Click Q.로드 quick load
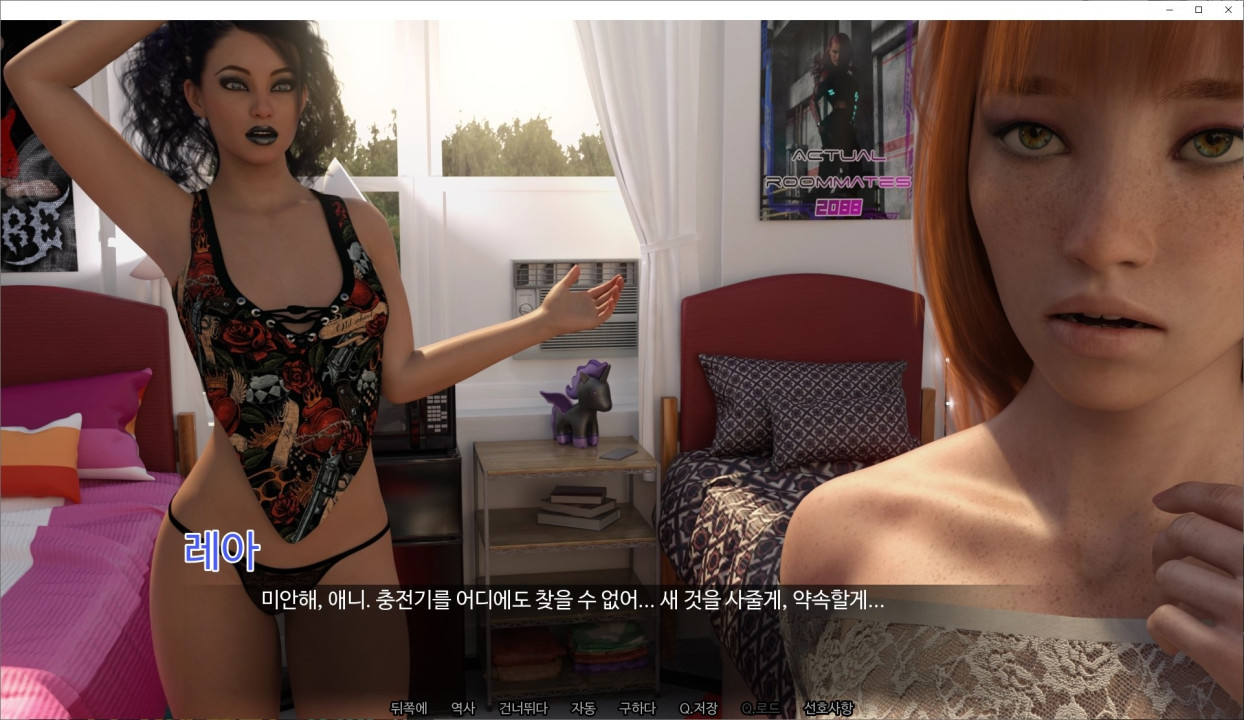Screen dimensions: 1244x720 pos(760,708)
